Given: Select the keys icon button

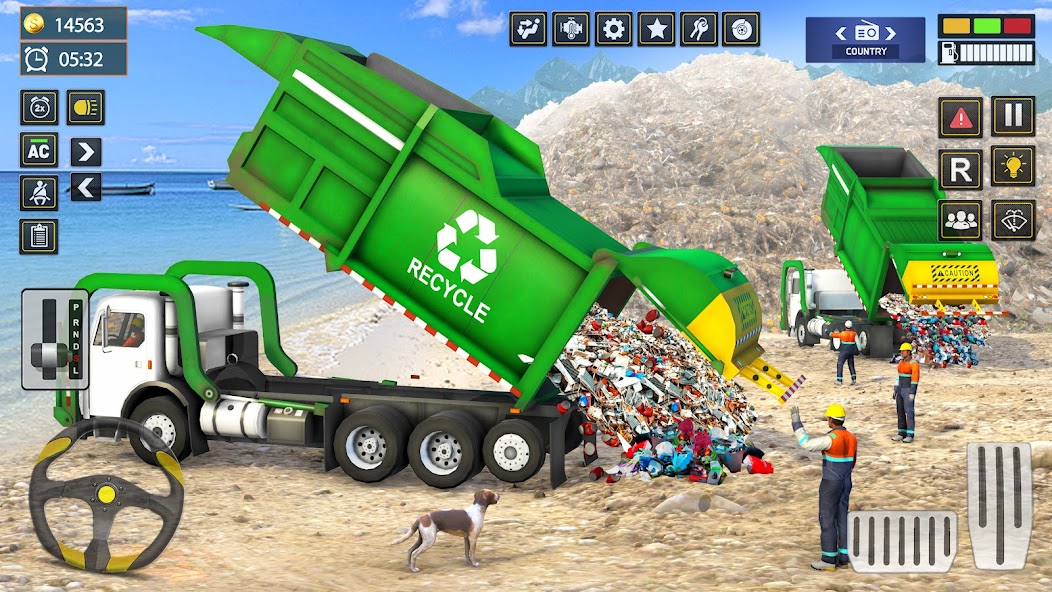Looking at the screenshot, I should point(699,28).
